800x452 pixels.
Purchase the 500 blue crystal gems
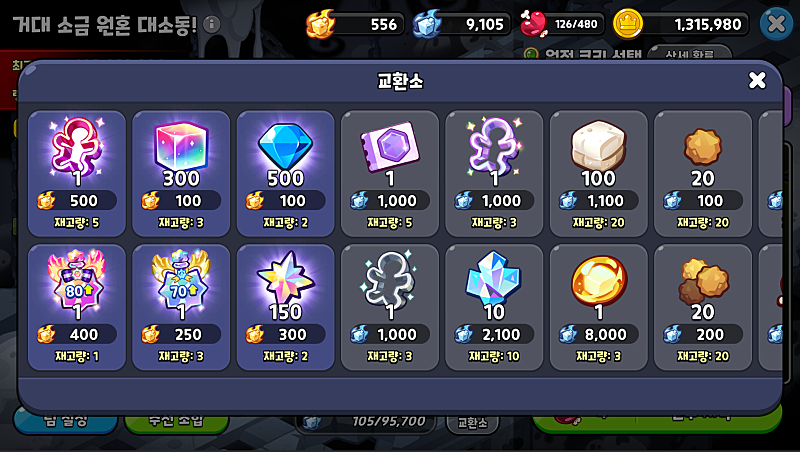pos(286,172)
